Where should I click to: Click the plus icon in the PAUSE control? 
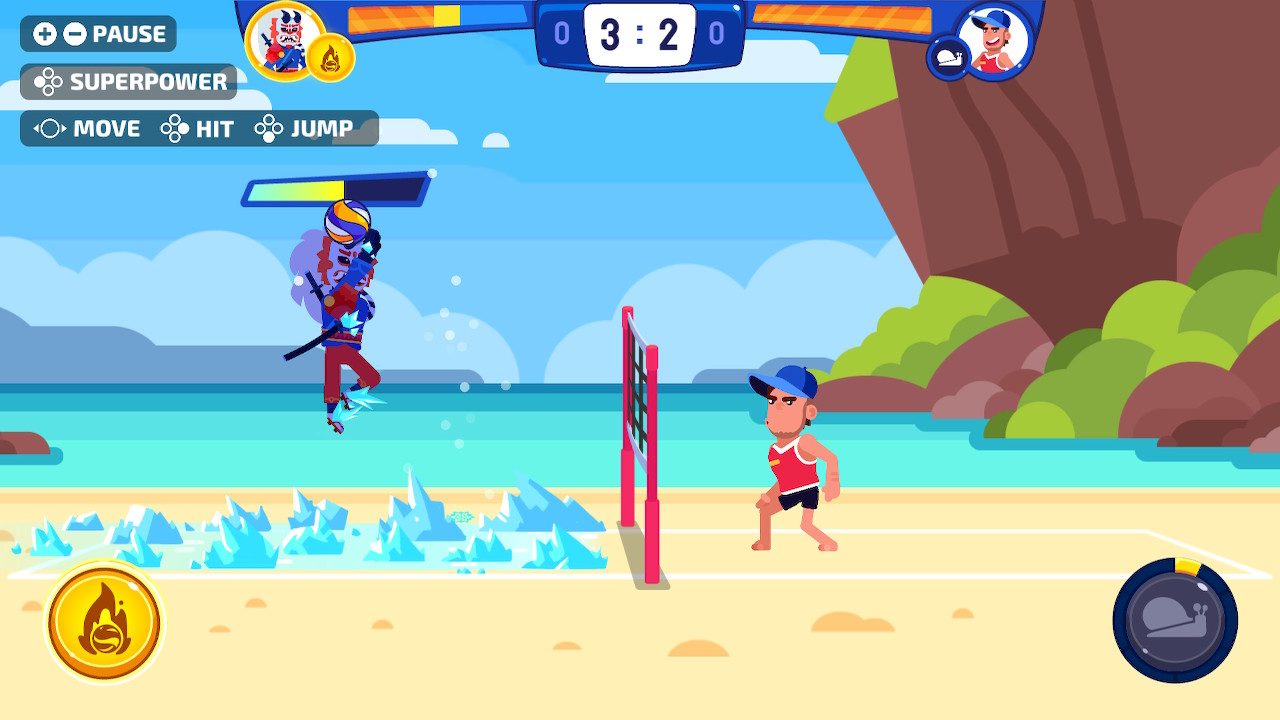45,32
